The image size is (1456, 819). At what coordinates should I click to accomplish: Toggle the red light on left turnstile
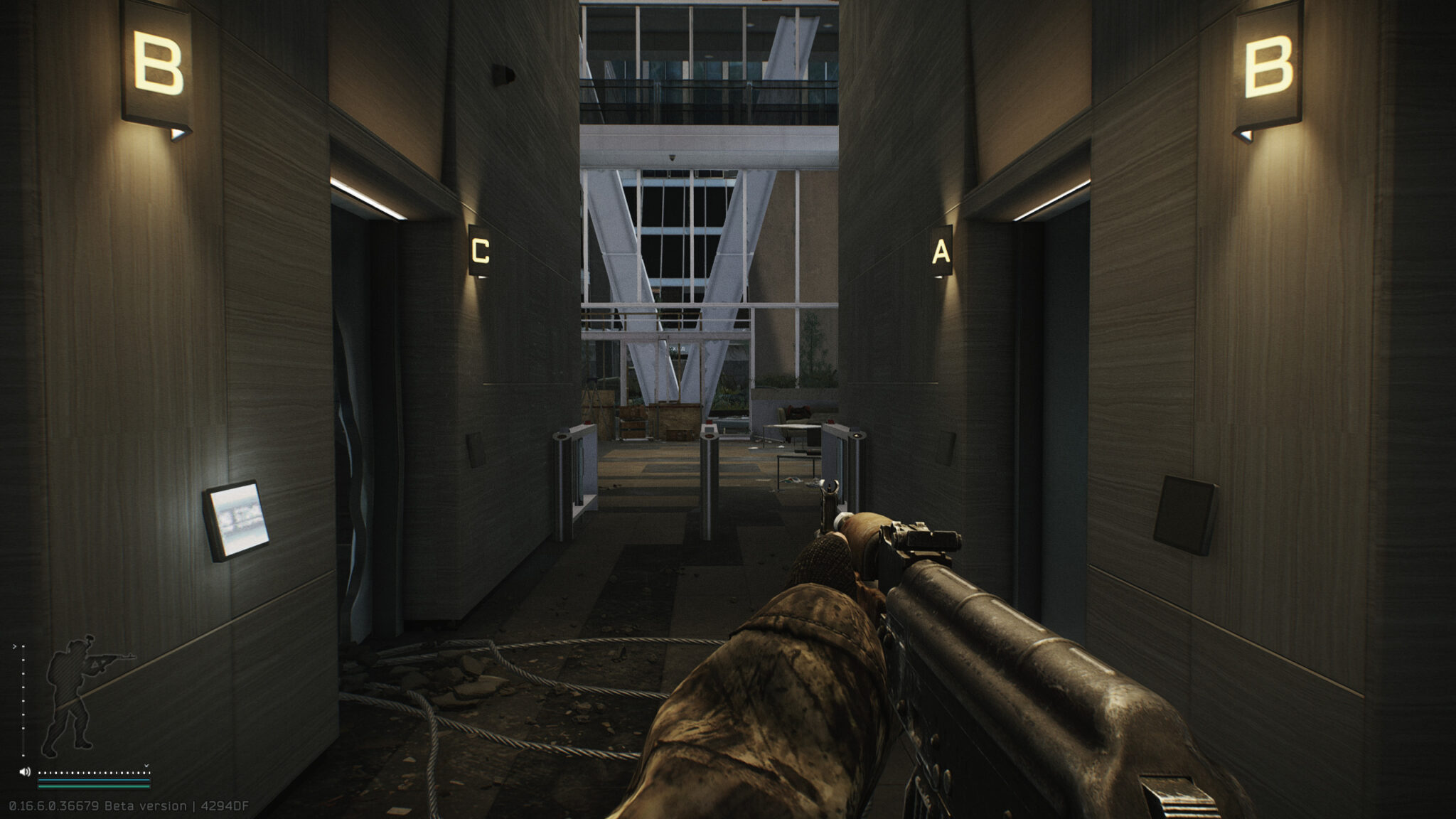tap(587, 422)
